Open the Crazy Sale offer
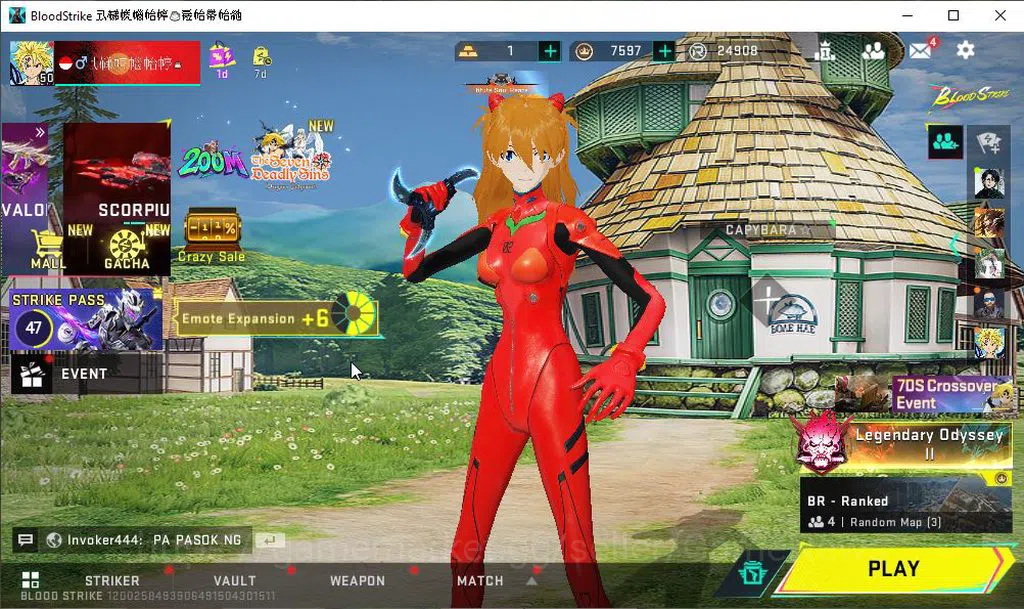 point(211,236)
